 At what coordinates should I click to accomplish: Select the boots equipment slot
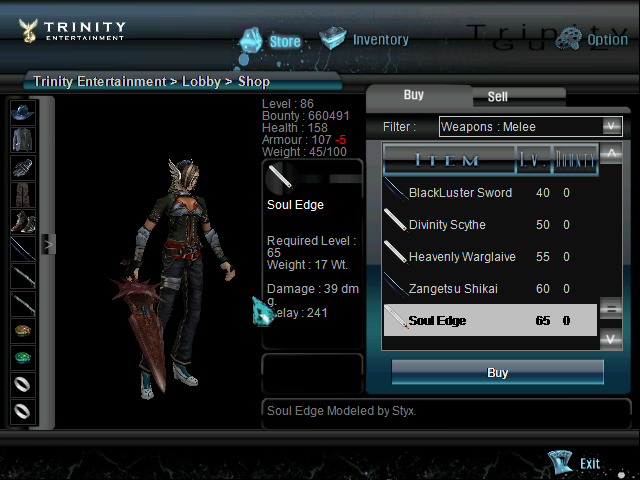tap(23, 221)
